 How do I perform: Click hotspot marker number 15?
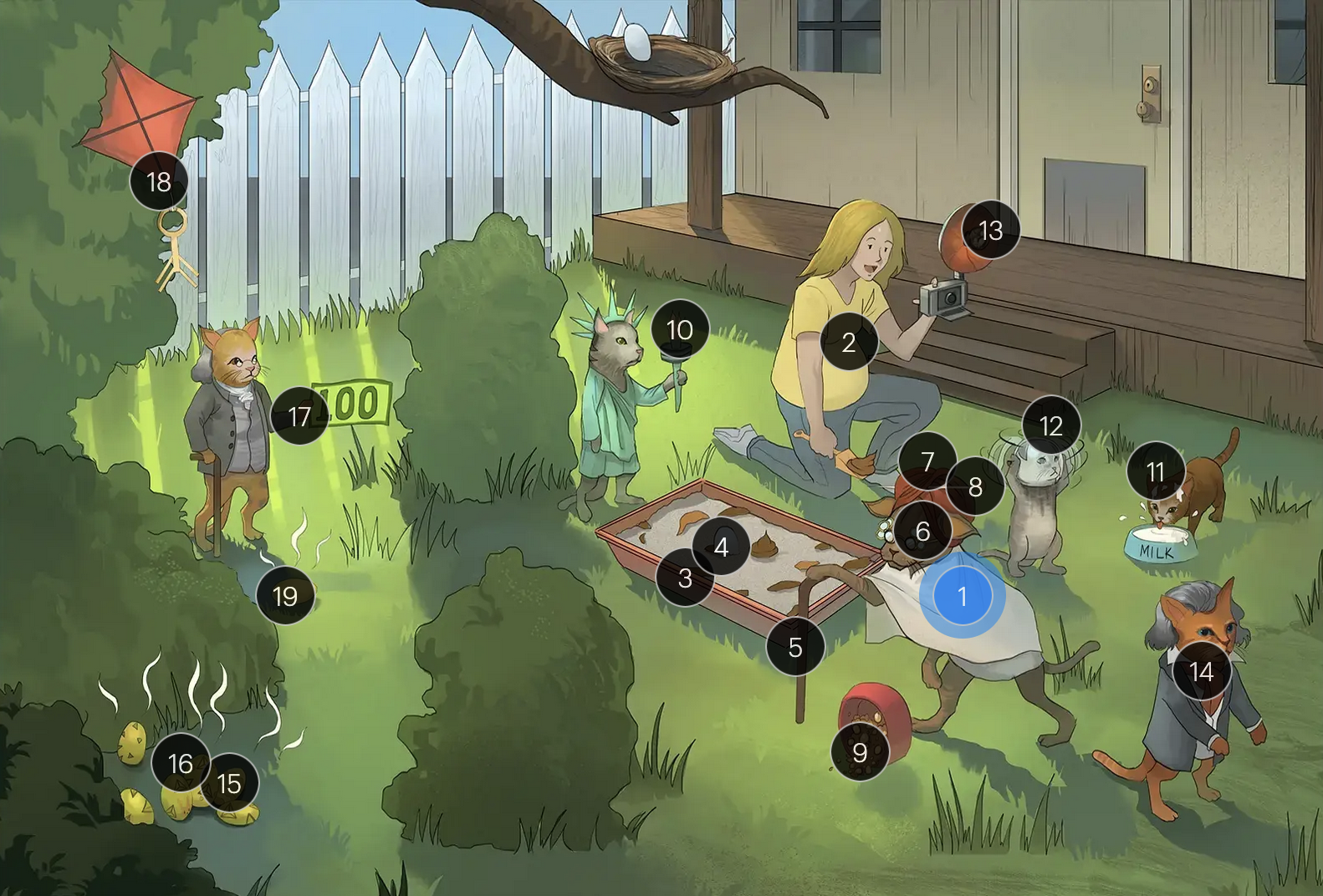[x=229, y=783]
